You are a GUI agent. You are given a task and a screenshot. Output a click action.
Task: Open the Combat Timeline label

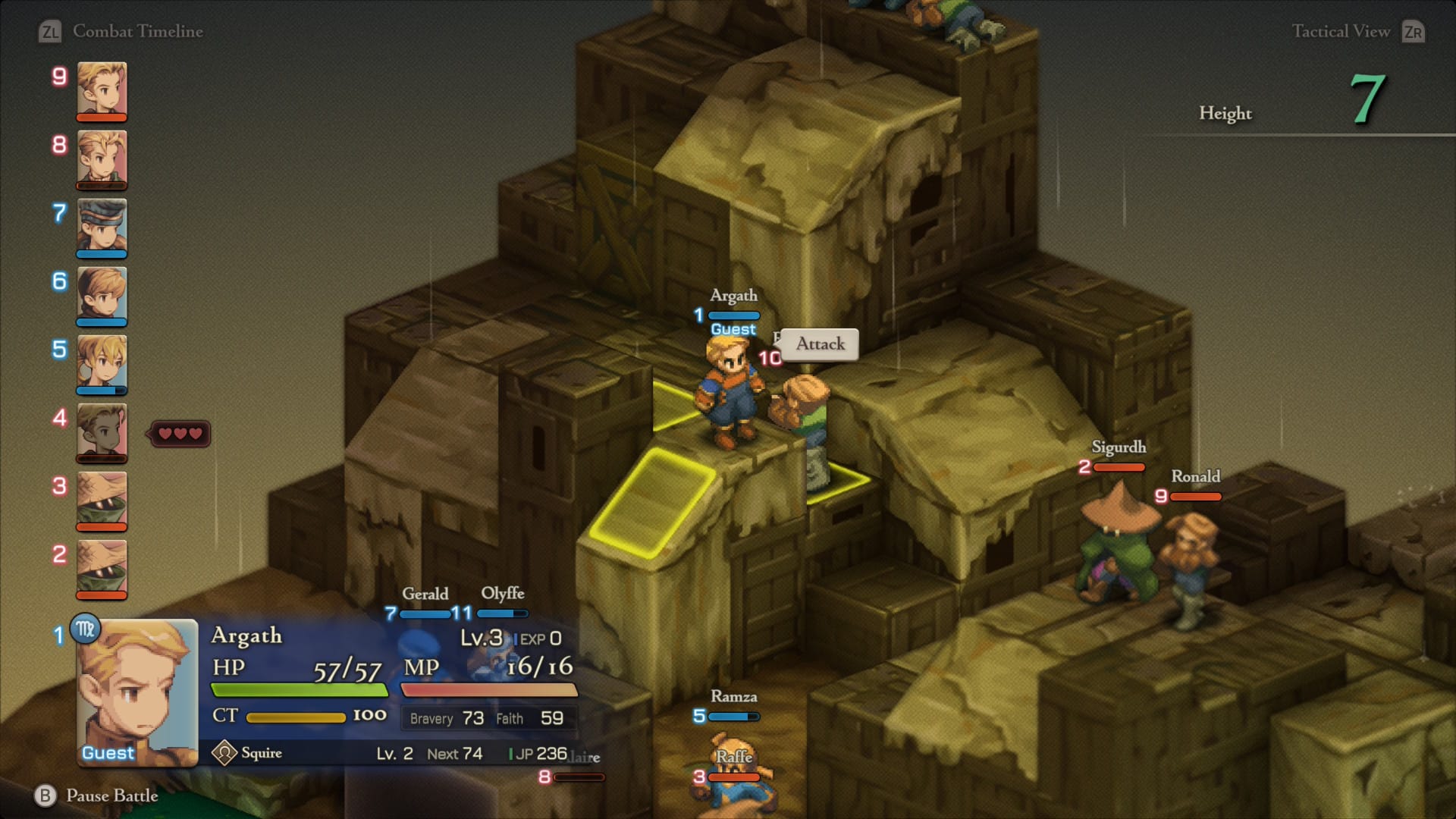click(x=137, y=31)
